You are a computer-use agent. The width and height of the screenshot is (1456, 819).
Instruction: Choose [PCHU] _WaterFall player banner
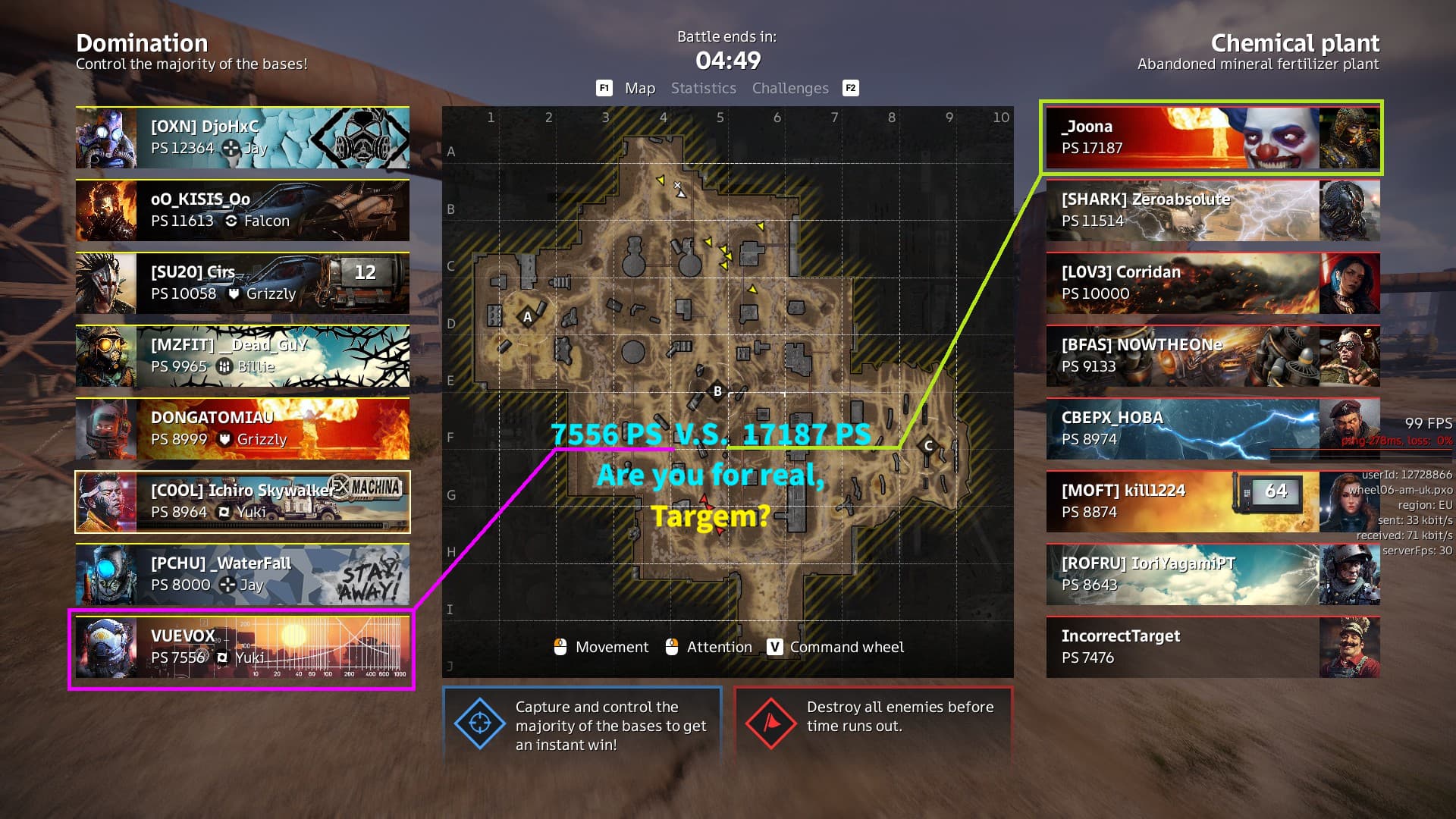243,574
